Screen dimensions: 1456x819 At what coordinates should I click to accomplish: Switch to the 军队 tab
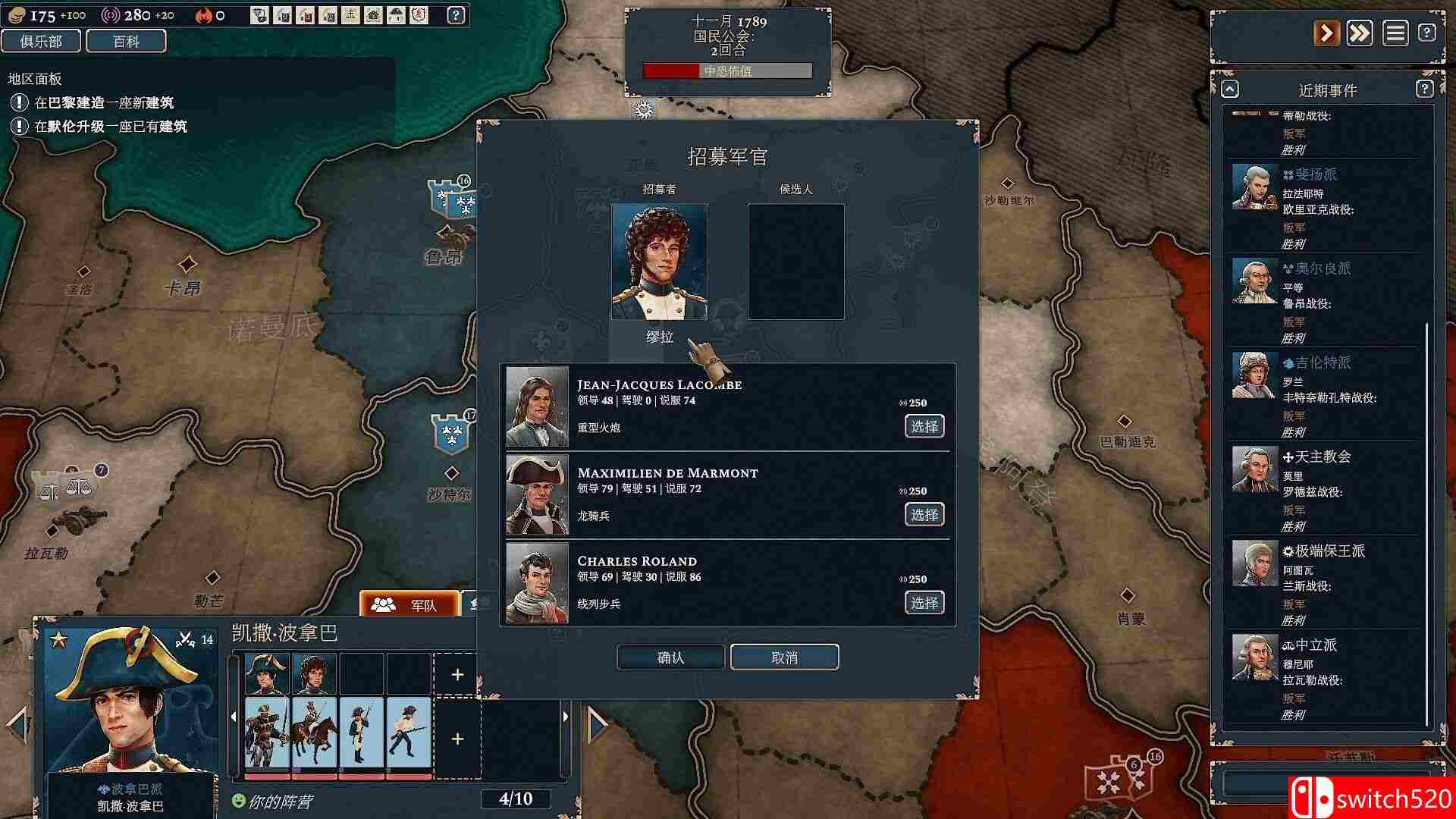(x=409, y=604)
